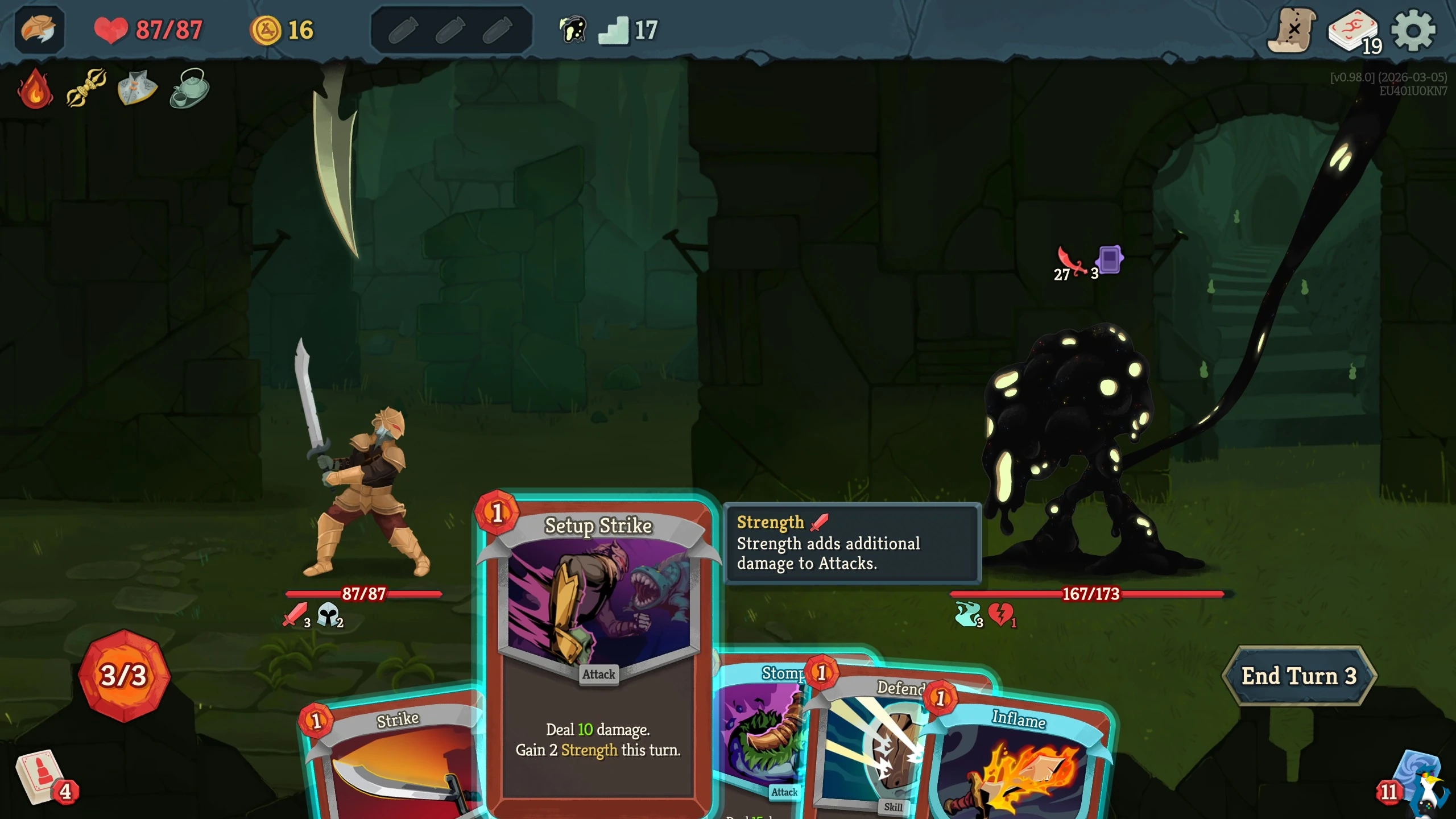Play the Setup Strike card
Image resolution: width=1456 pixels, height=819 pixels.
[598, 654]
